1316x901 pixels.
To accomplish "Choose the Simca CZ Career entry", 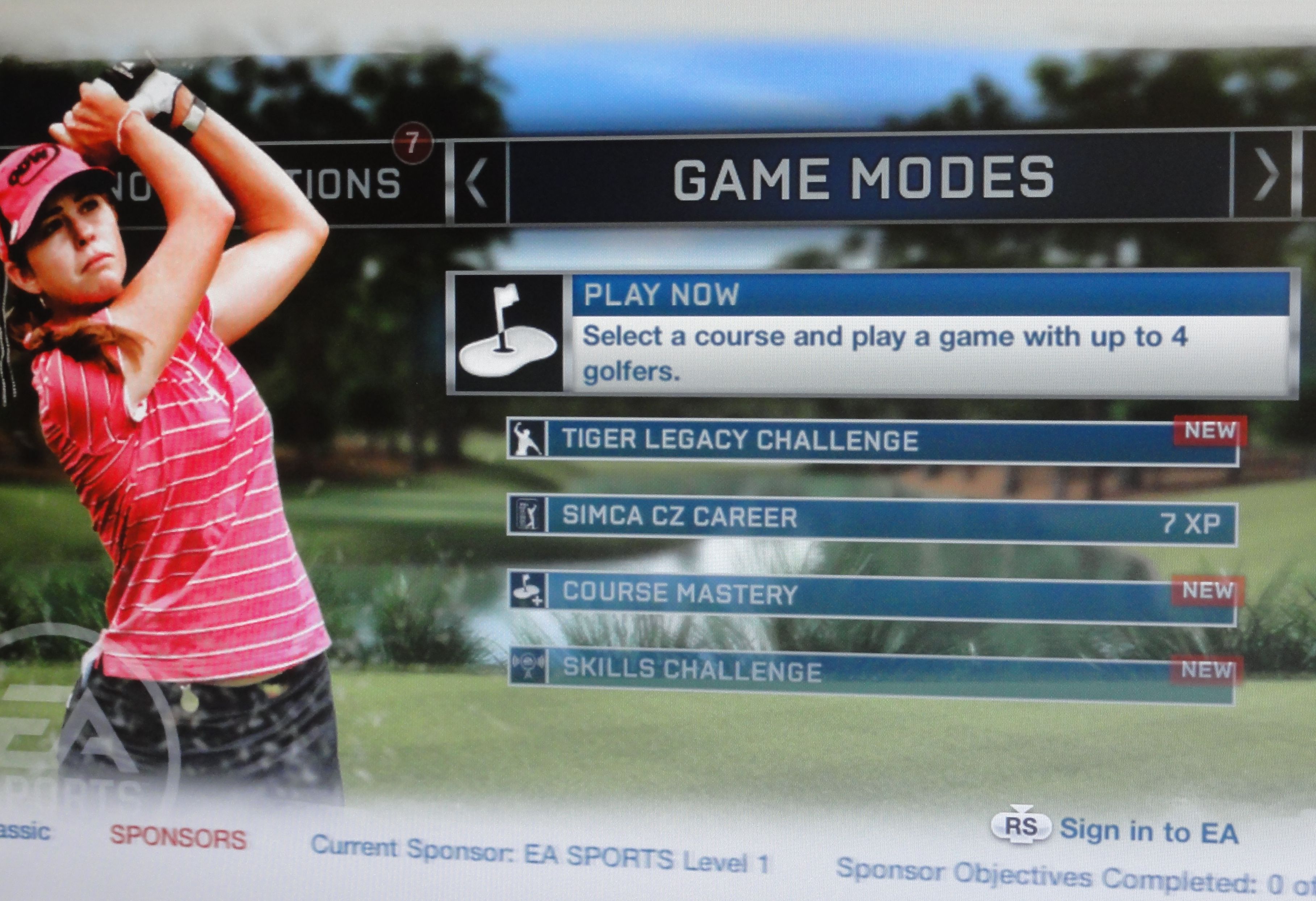I will 872,519.
